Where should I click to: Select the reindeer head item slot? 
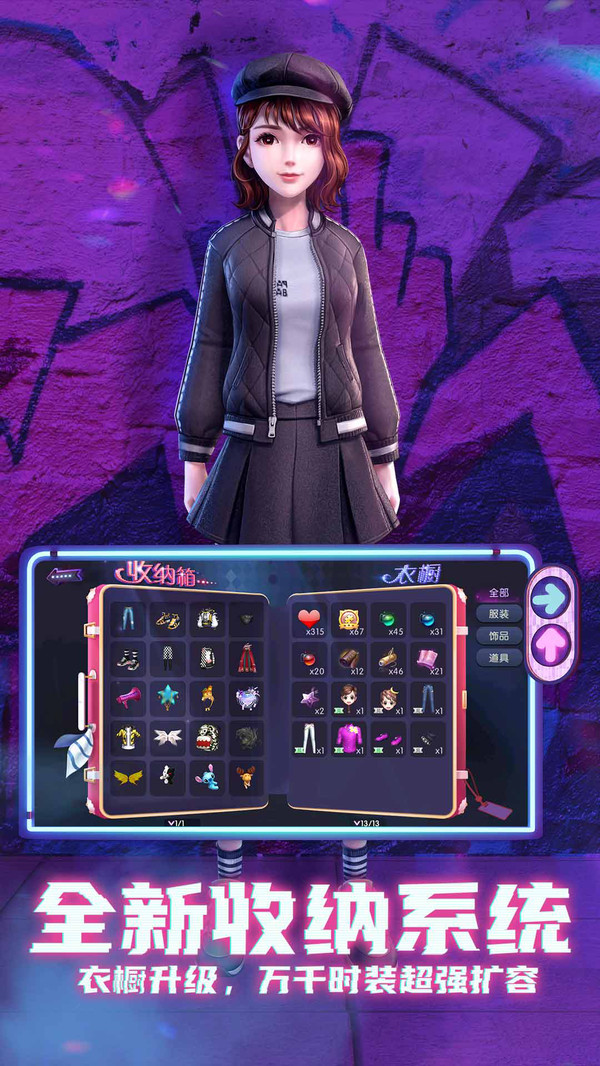click(x=246, y=776)
